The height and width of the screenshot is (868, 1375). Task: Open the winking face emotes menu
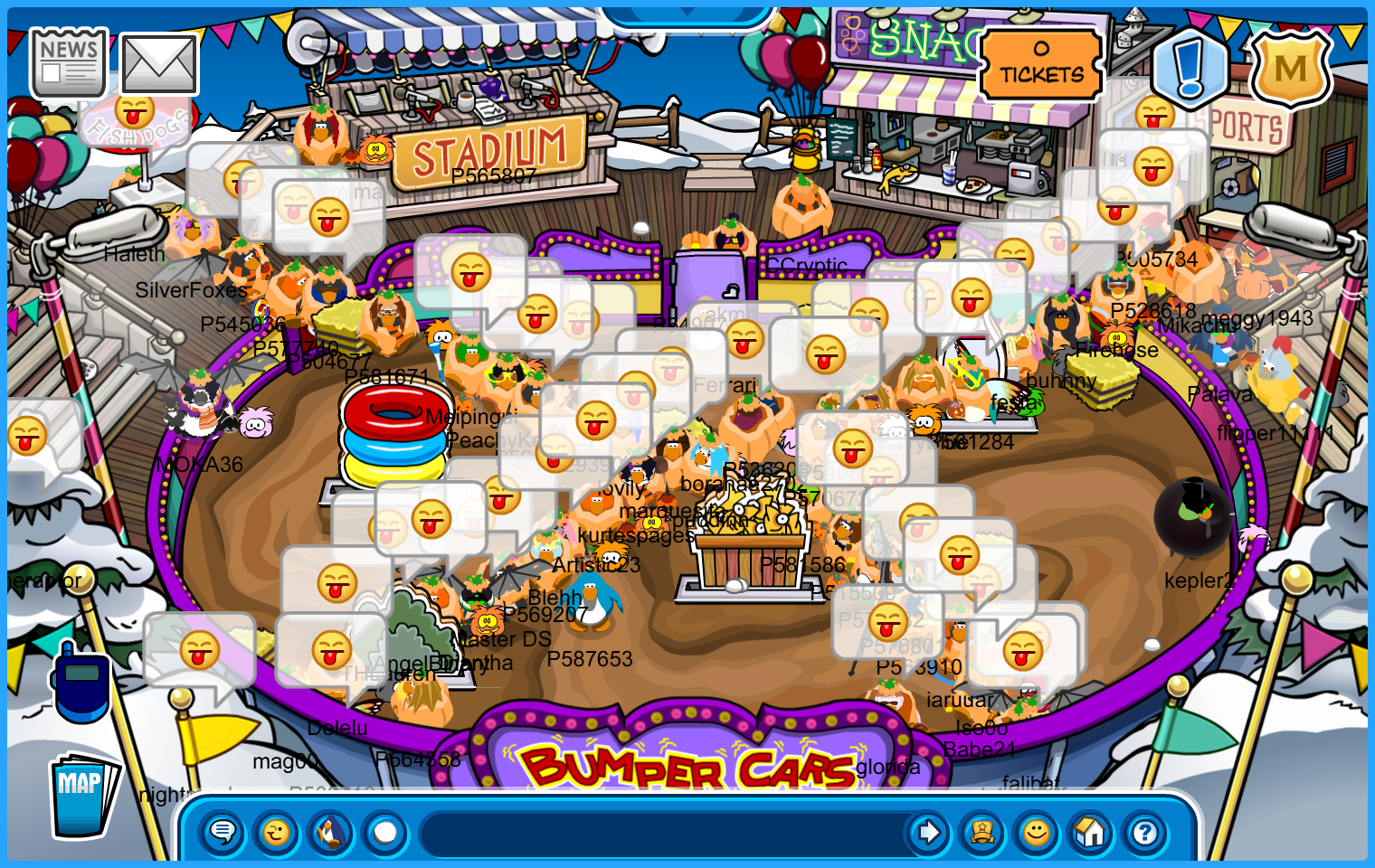[277, 832]
